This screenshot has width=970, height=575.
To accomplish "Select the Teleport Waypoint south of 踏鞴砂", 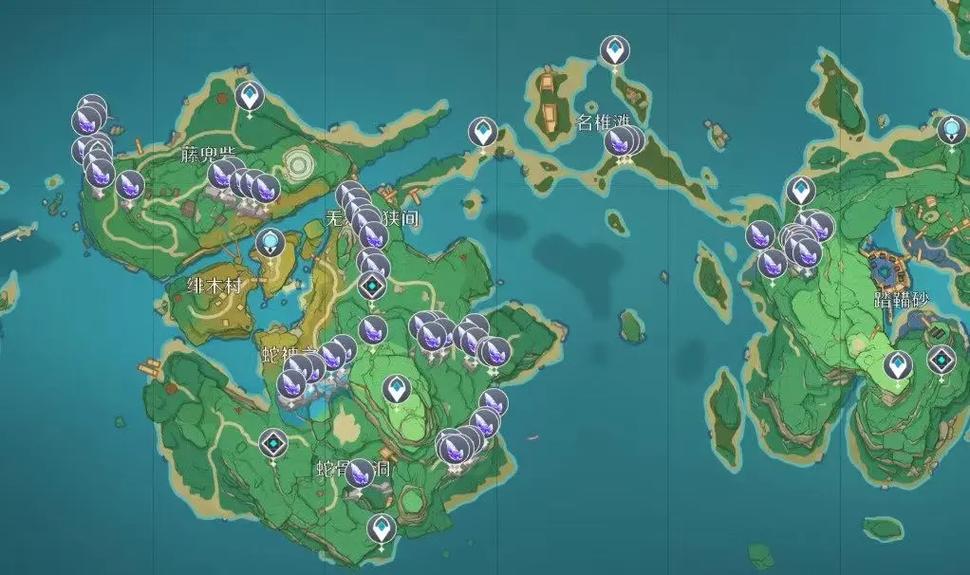I will tap(897, 366).
